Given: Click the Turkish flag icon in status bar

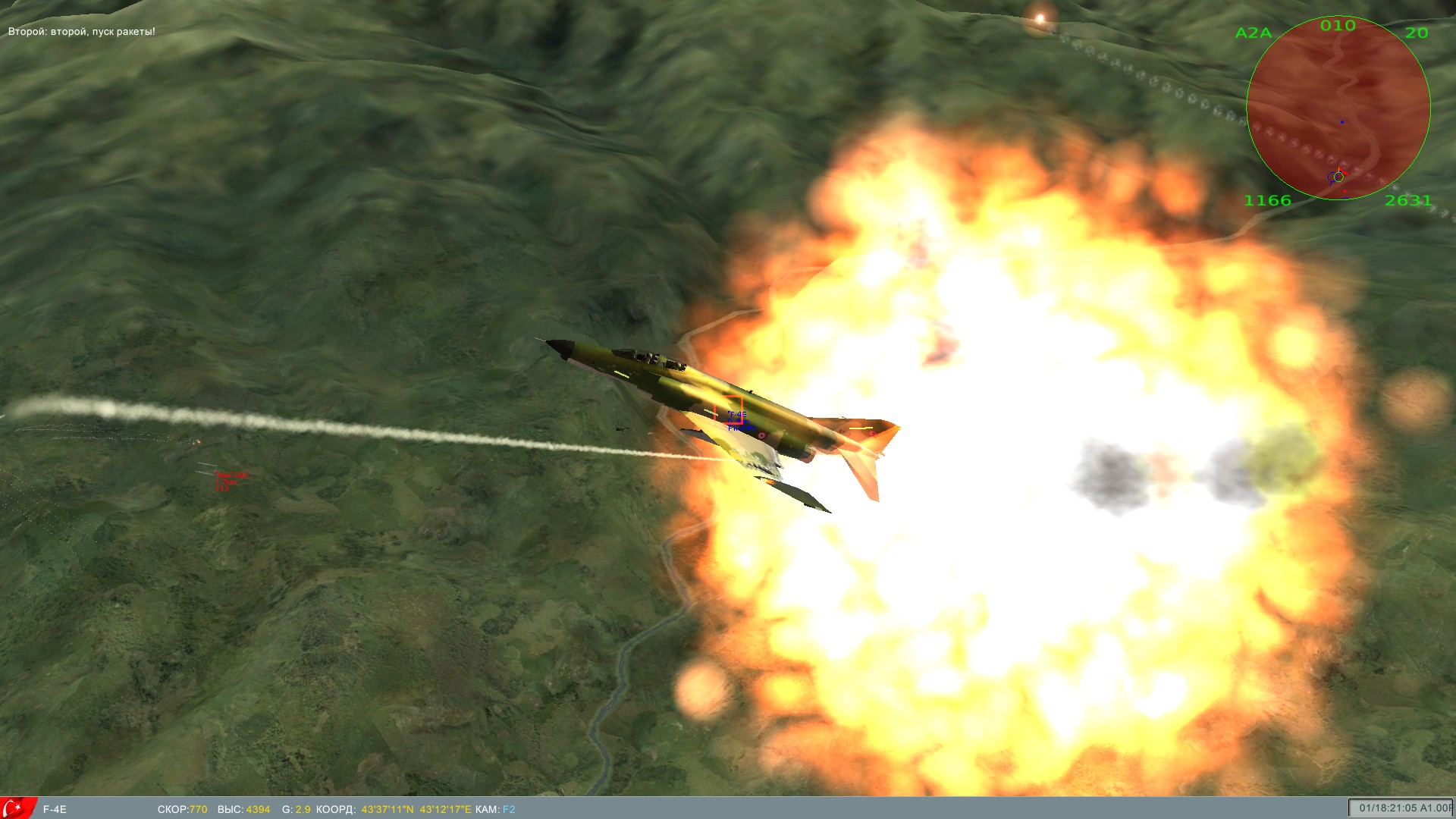Looking at the screenshot, I should [17, 808].
